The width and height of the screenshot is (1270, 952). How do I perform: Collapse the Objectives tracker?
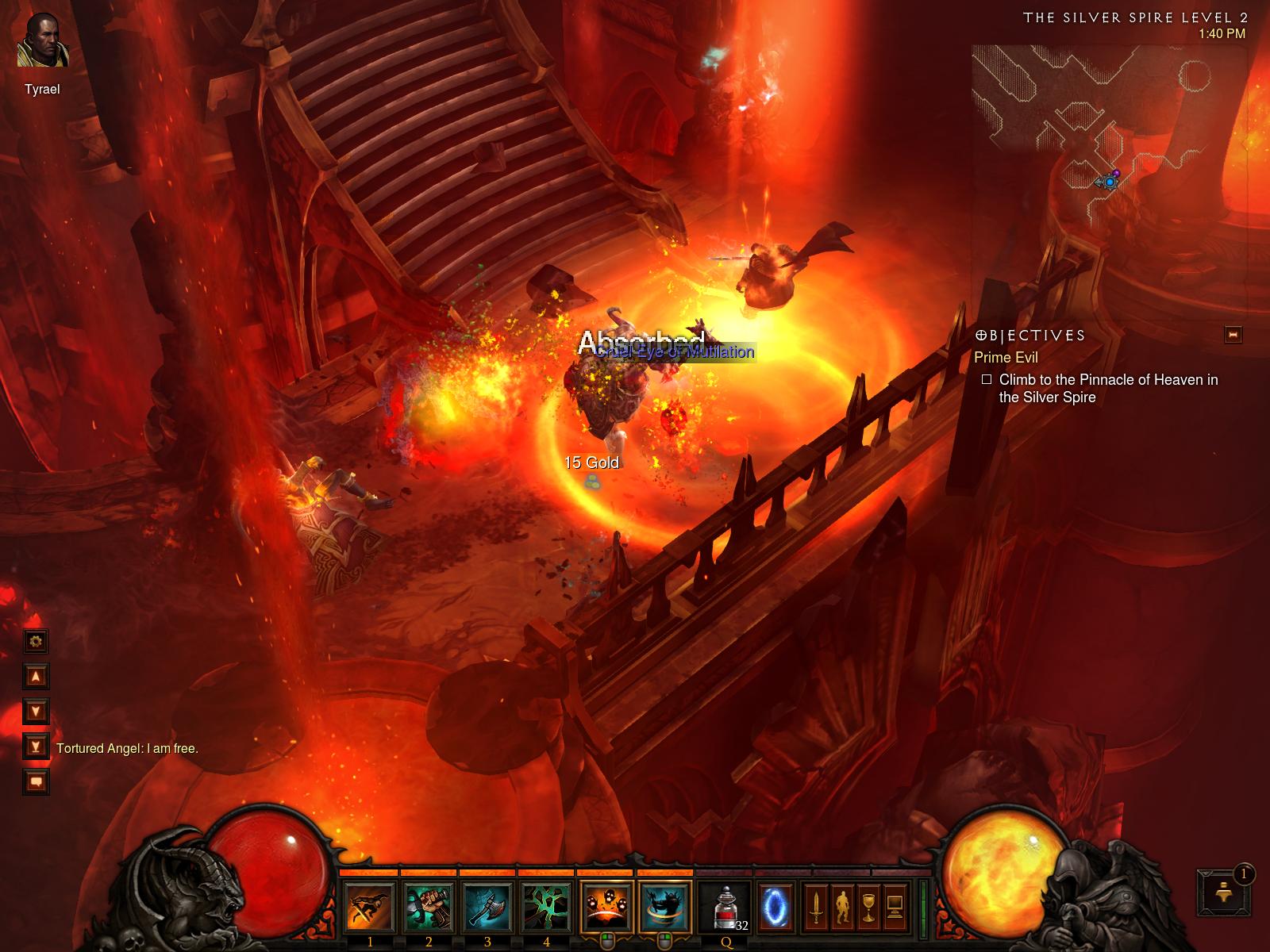click(x=1233, y=335)
